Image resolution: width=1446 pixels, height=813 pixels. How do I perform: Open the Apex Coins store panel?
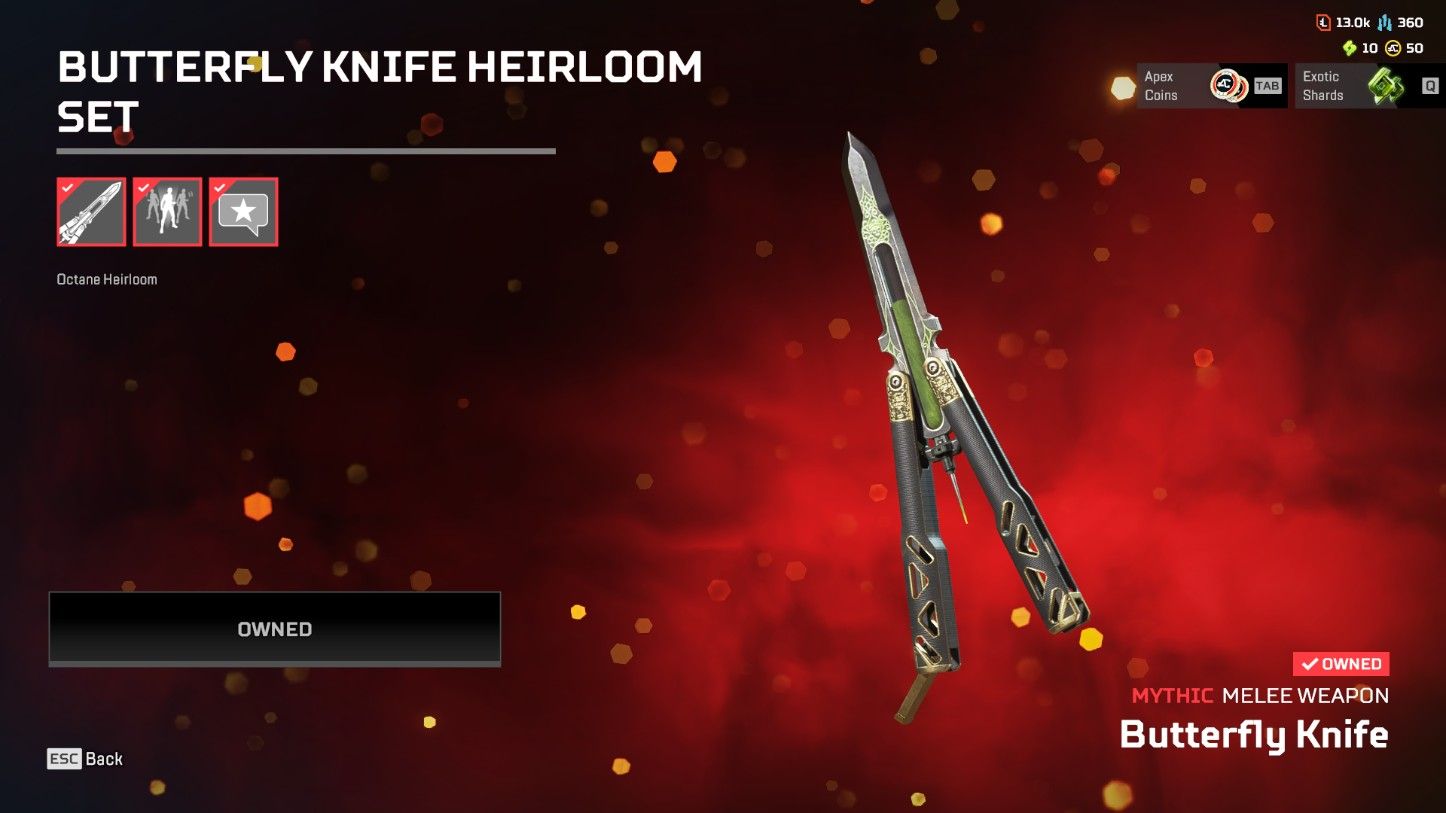(x=1200, y=86)
